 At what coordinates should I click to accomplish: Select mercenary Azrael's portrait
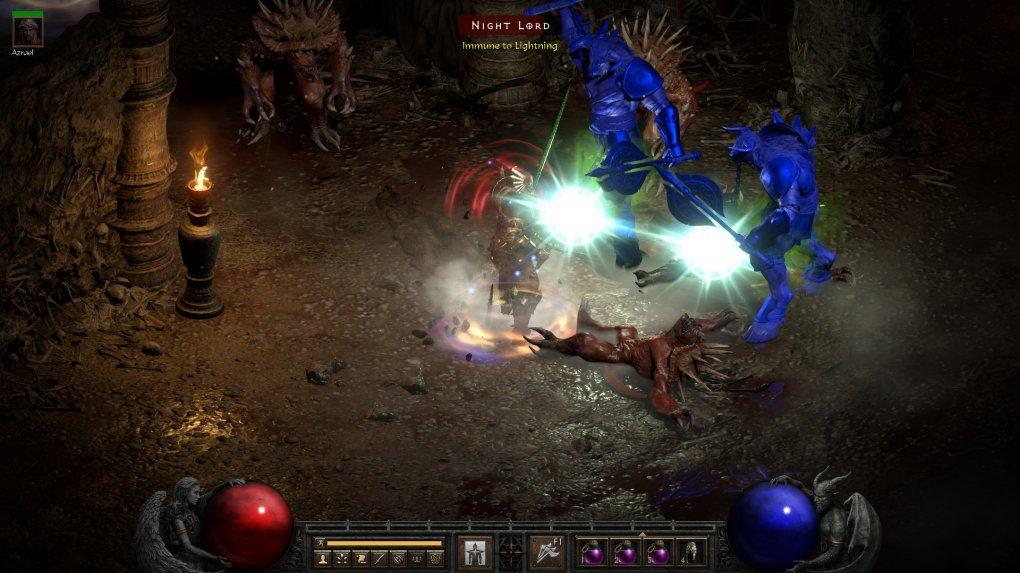coord(27,30)
